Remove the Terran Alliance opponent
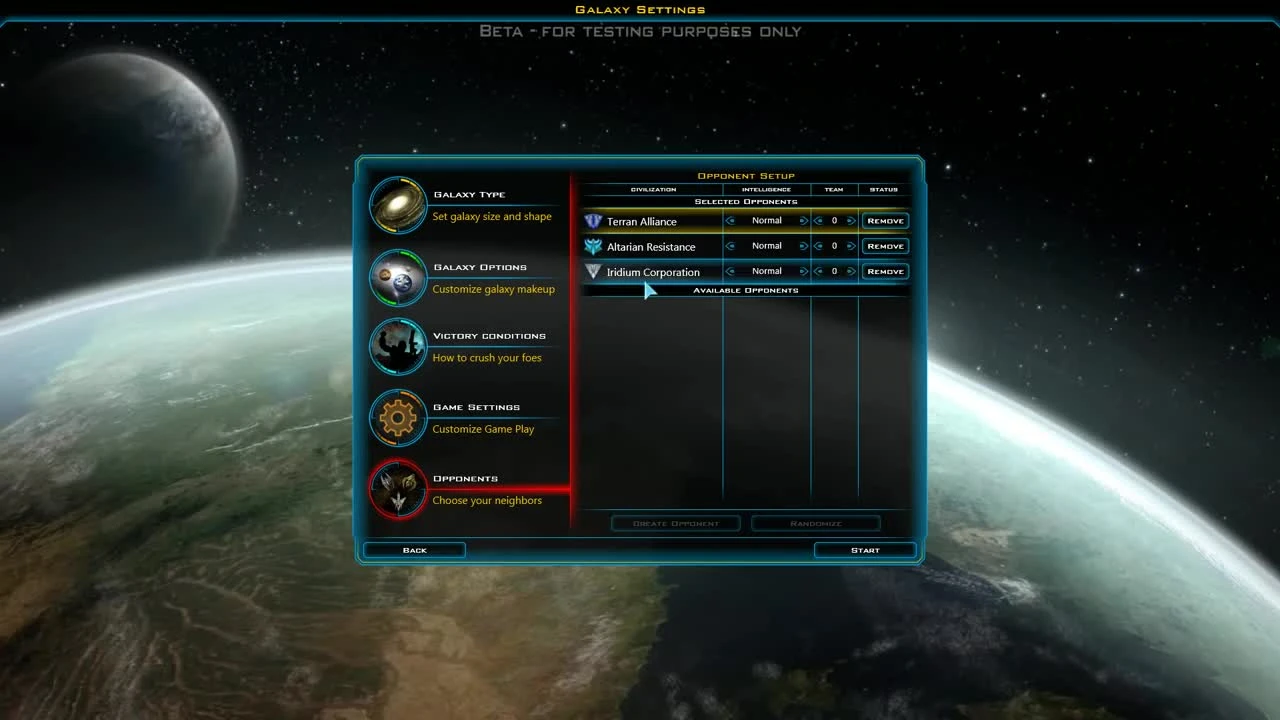This screenshot has width=1280, height=720. pyautogui.click(x=884, y=220)
